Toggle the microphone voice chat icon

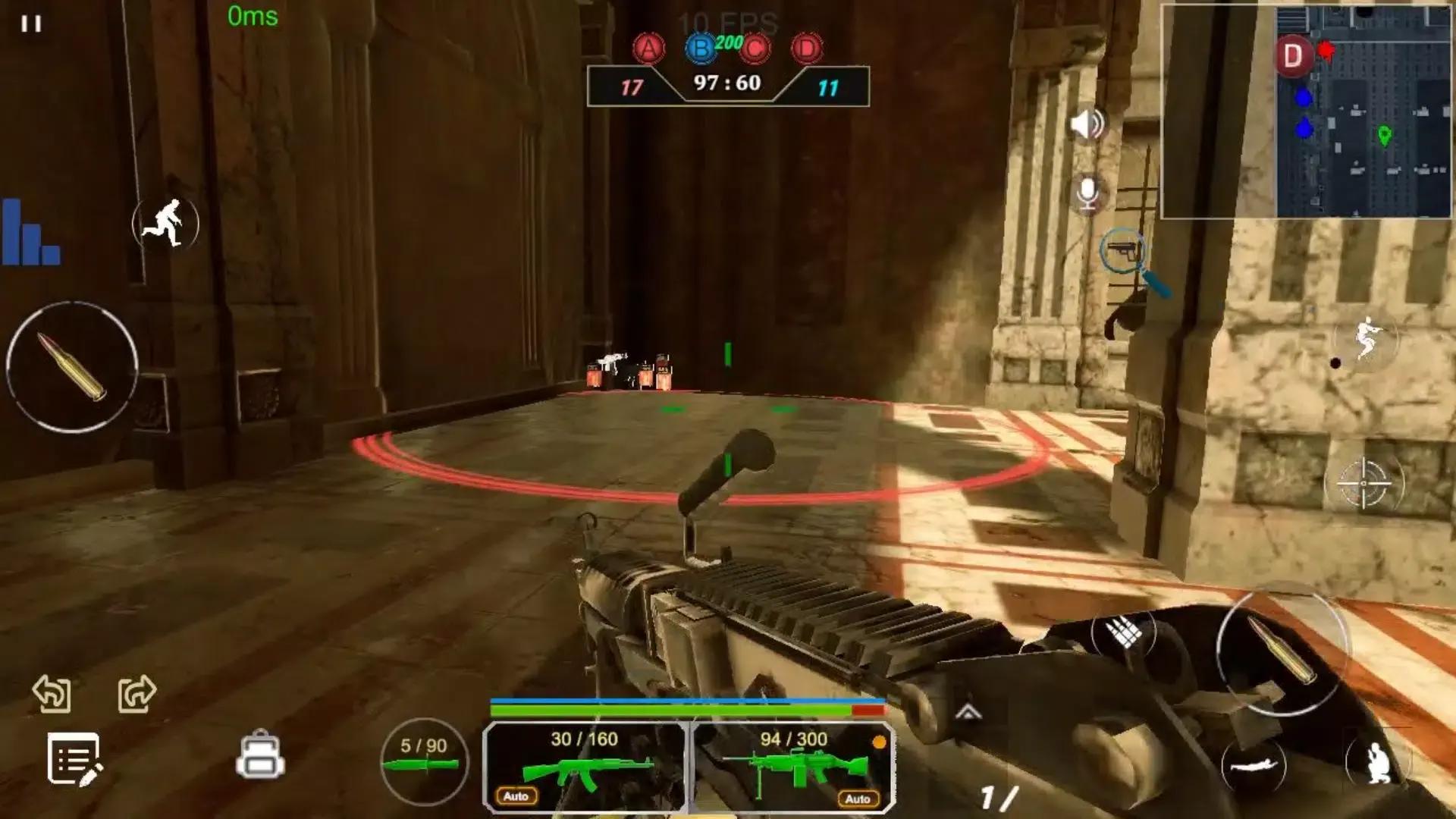click(x=1087, y=193)
